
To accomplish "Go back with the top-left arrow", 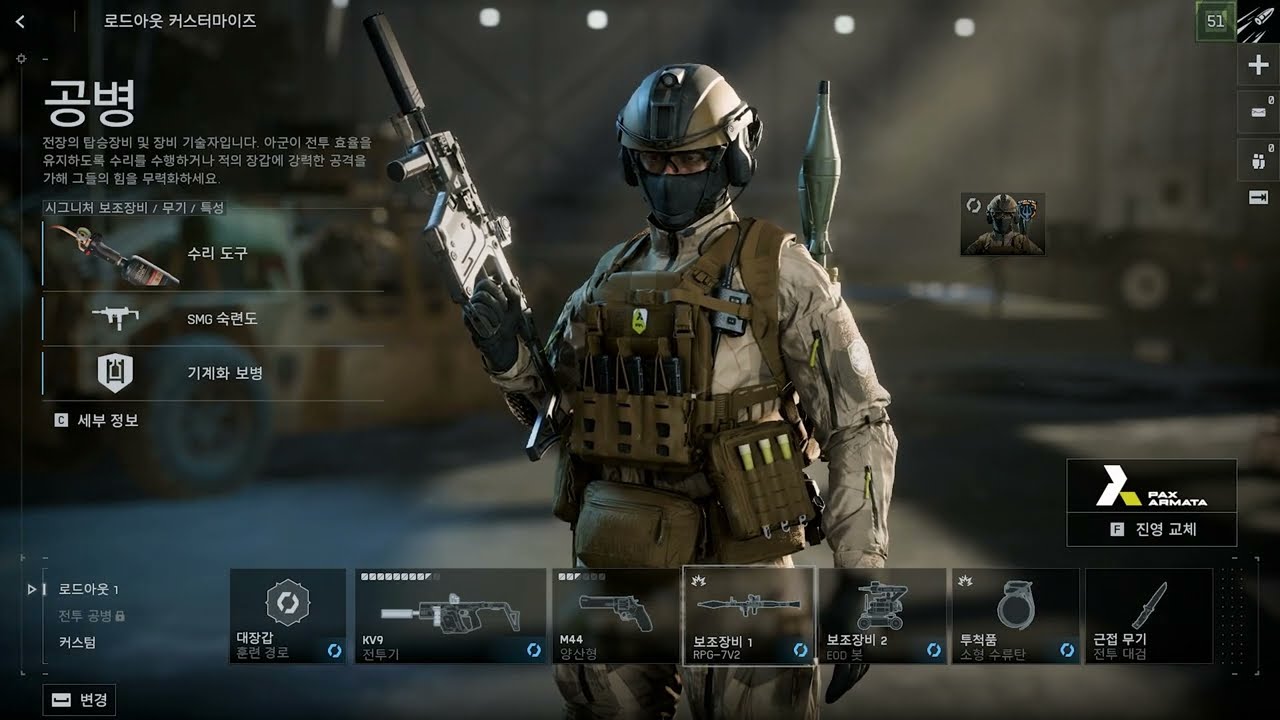I will tap(20, 21).
